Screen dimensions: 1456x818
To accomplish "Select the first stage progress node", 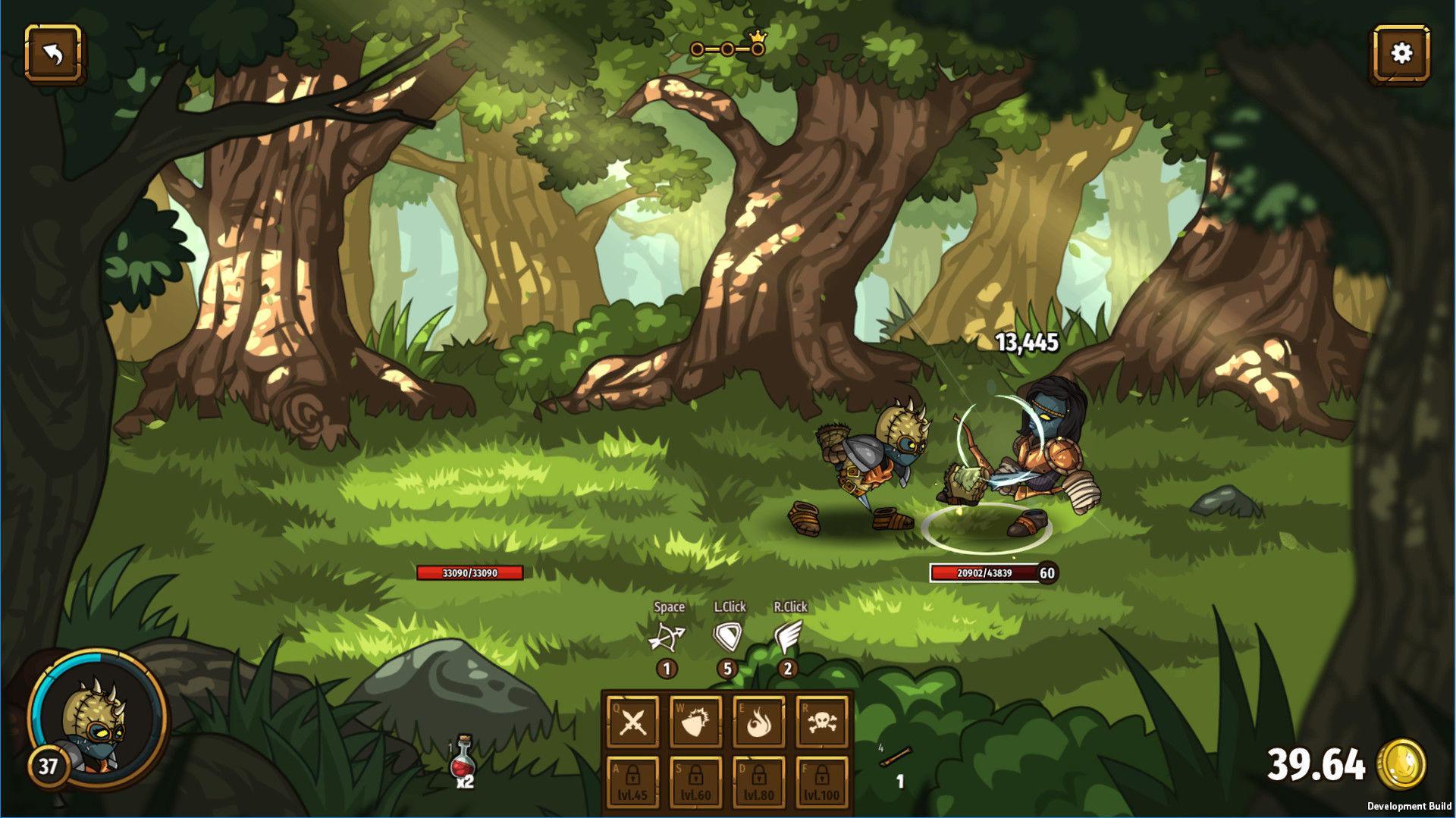I will click(x=697, y=48).
